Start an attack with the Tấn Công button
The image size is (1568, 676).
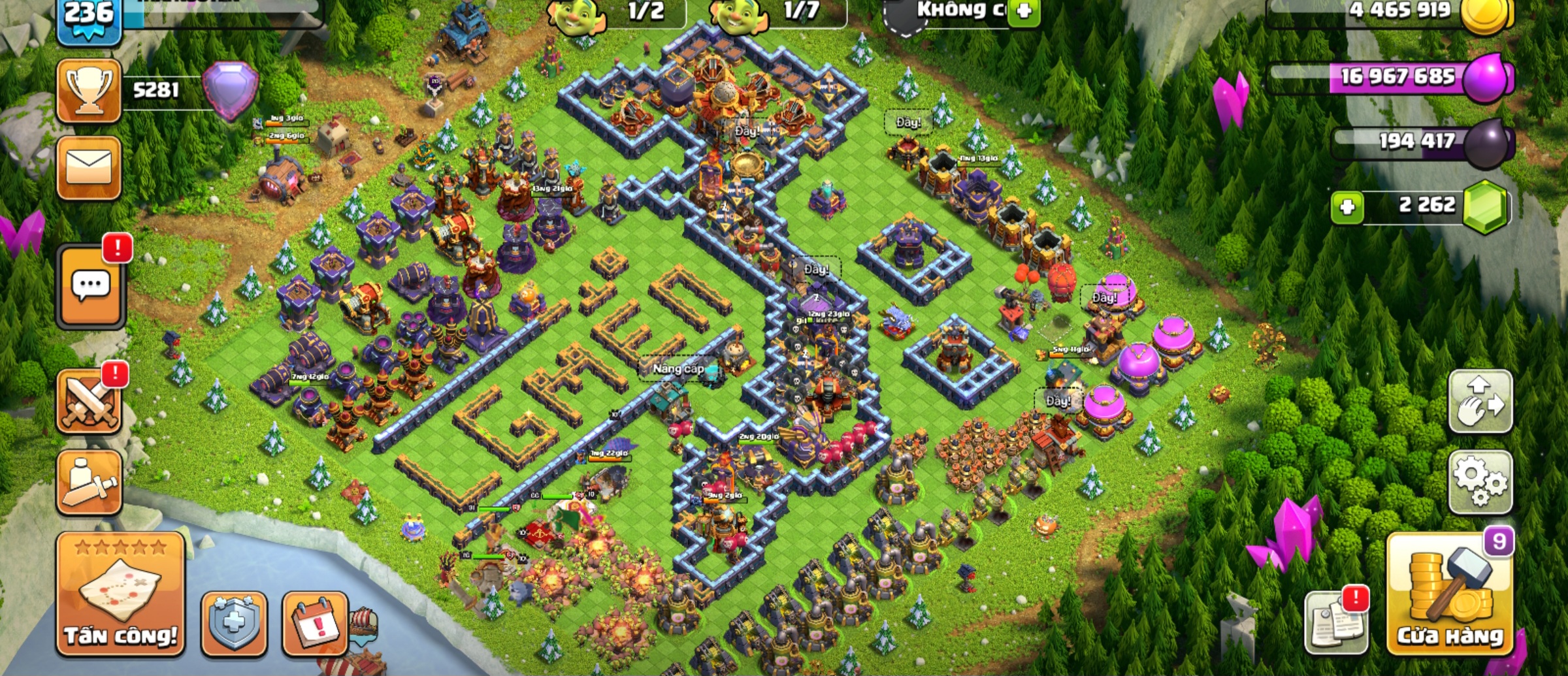coord(120,594)
